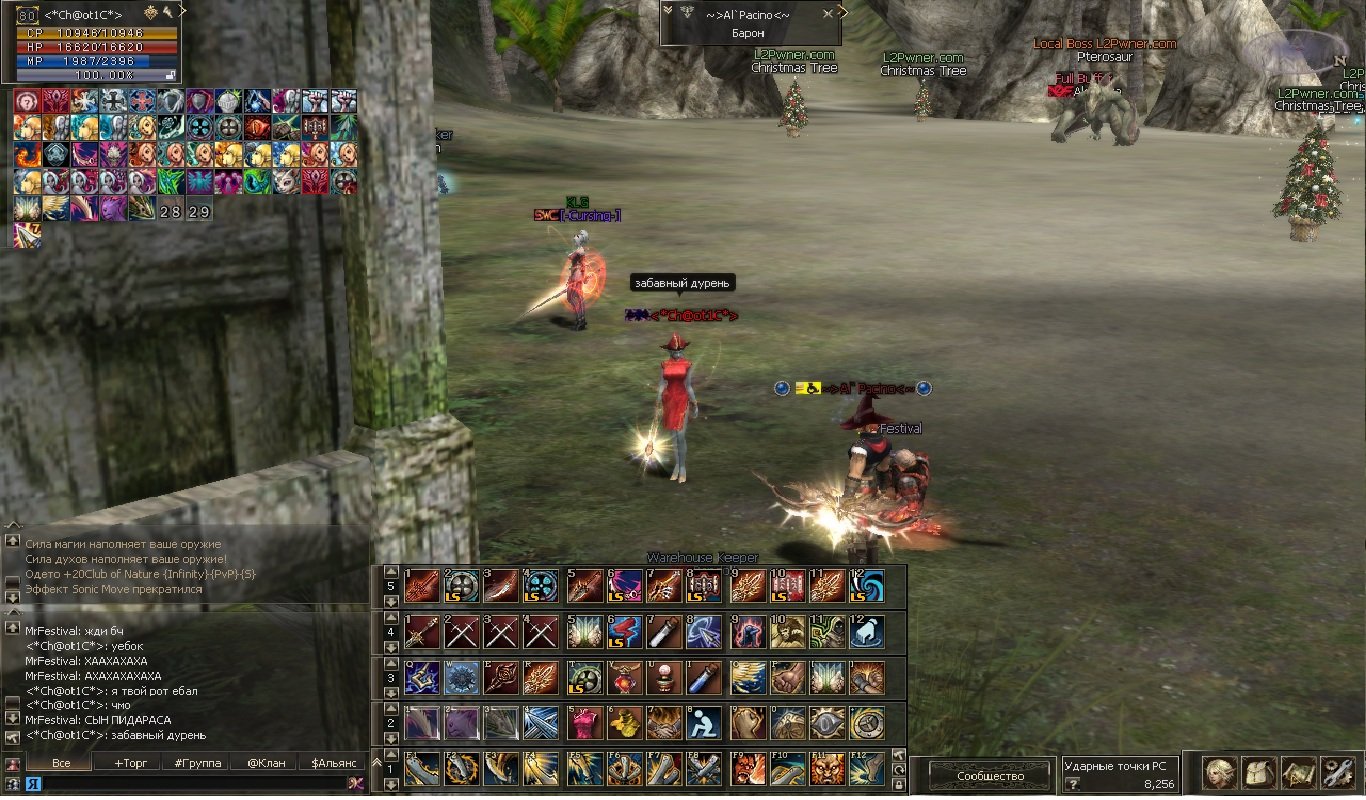Image resolution: width=1366 pixels, height=800 pixels.
Task: Switch chat to the +Торг tab
Action: (130, 763)
